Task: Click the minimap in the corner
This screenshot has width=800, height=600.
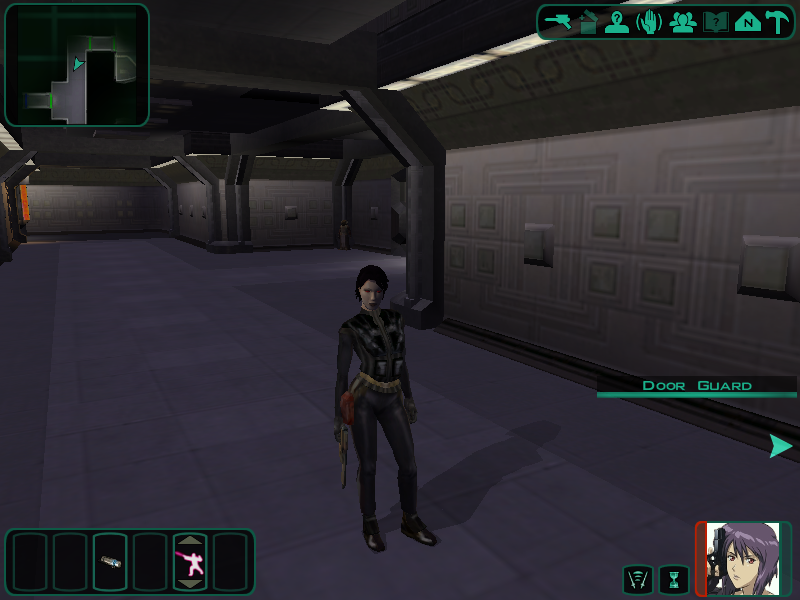Action: pyautogui.click(x=77, y=65)
